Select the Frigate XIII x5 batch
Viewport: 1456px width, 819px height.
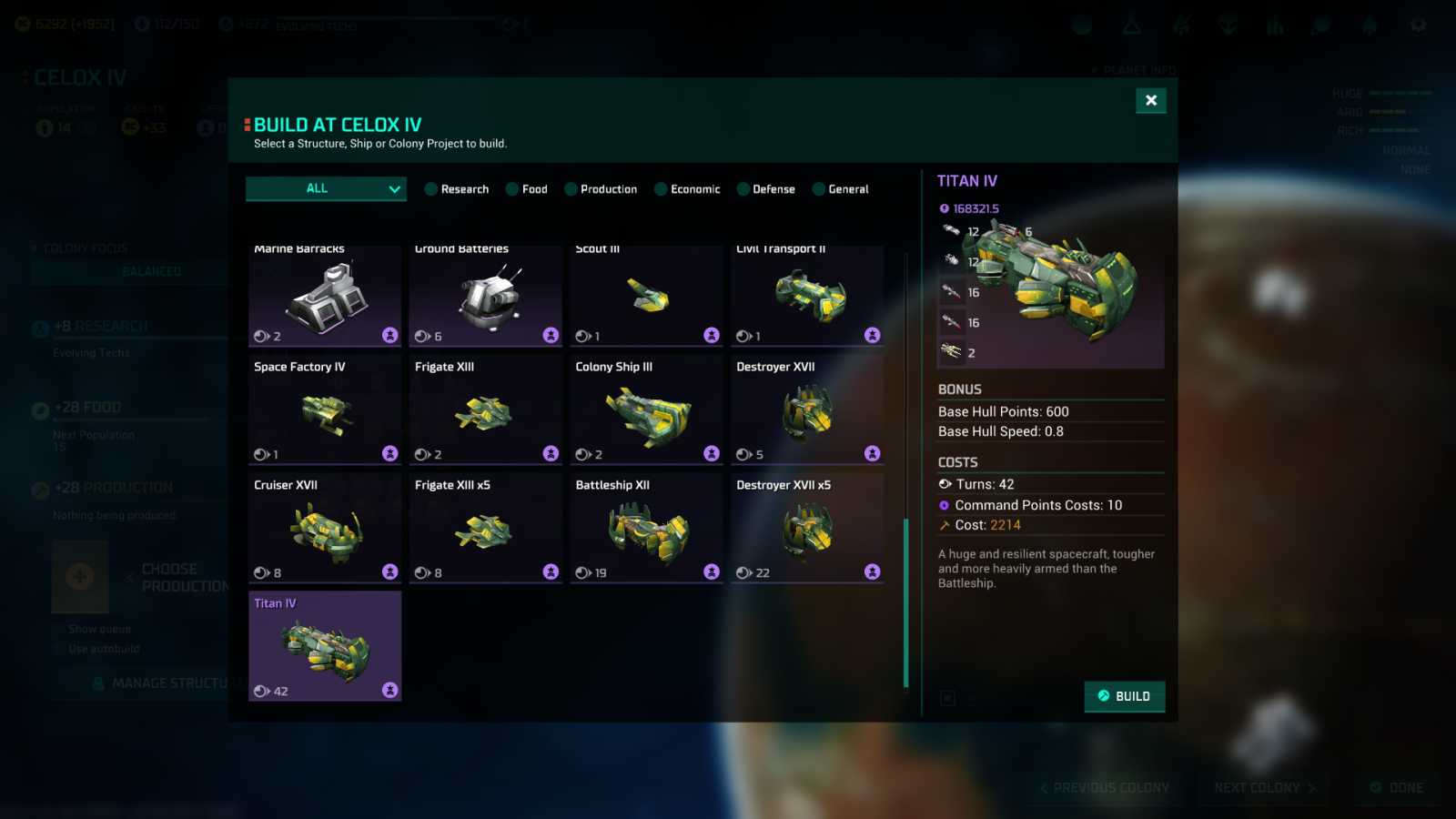486,528
